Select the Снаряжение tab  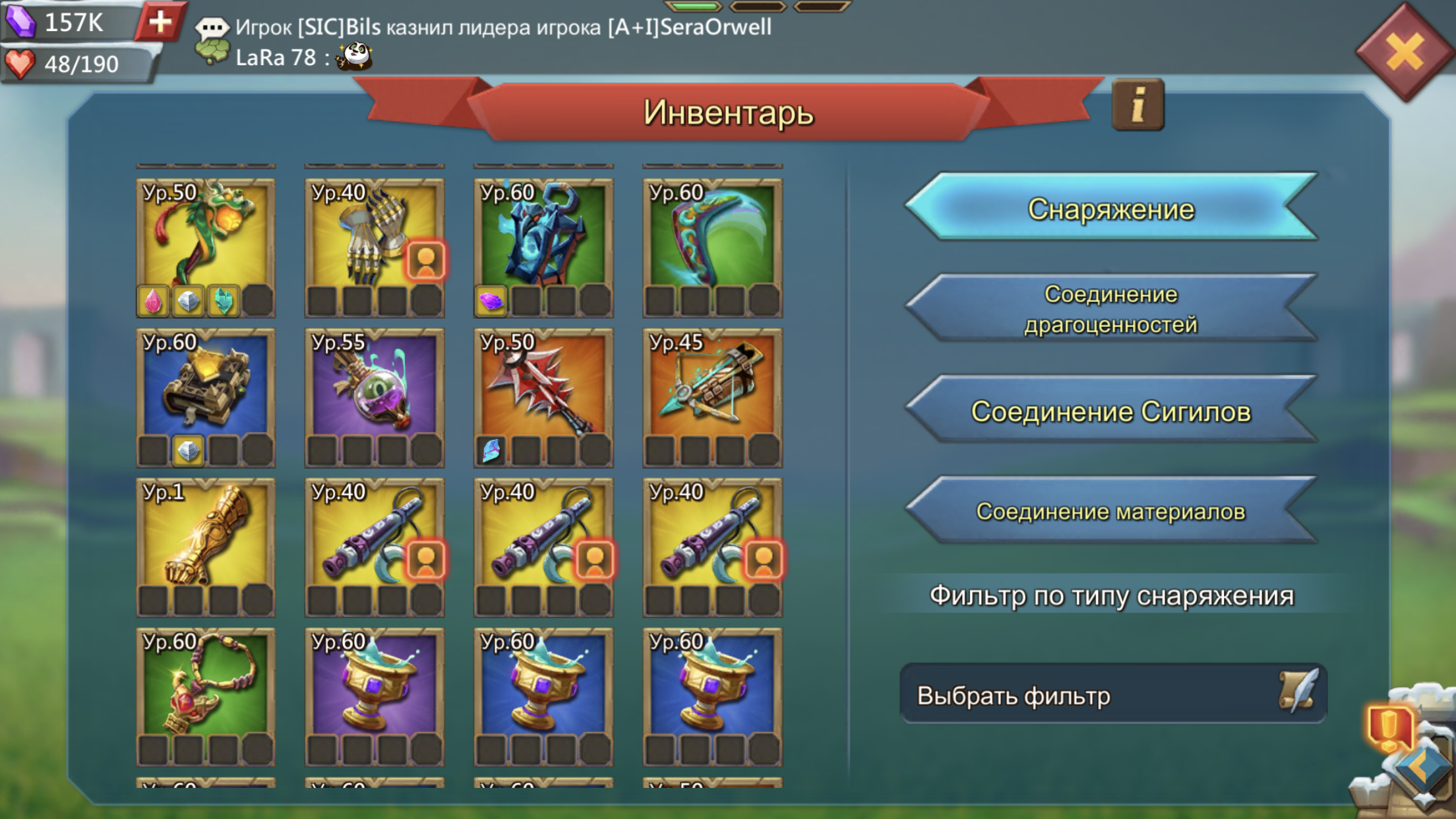click(x=1111, y=209)
